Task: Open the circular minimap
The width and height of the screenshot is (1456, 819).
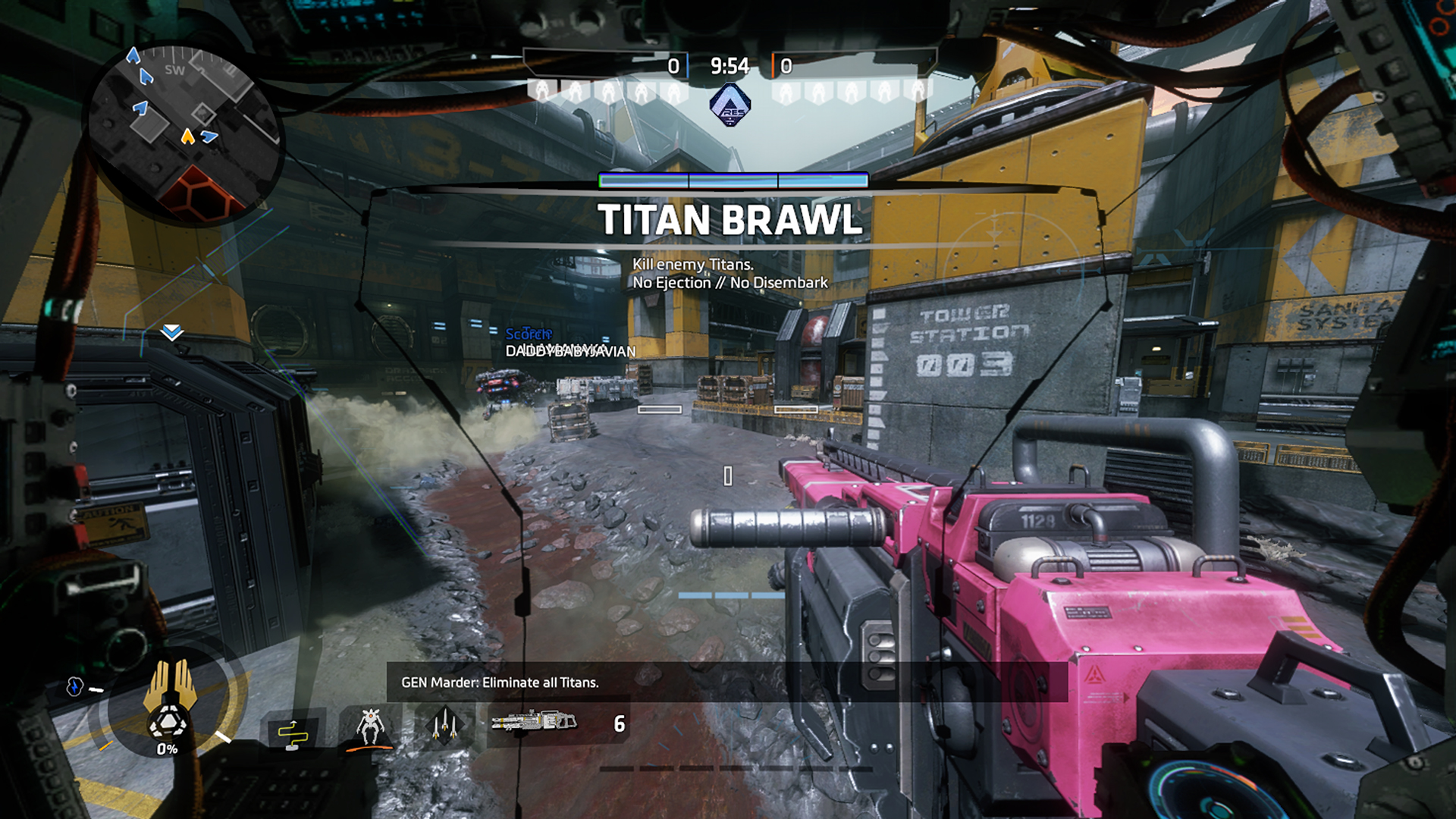Action: (184, 134)
